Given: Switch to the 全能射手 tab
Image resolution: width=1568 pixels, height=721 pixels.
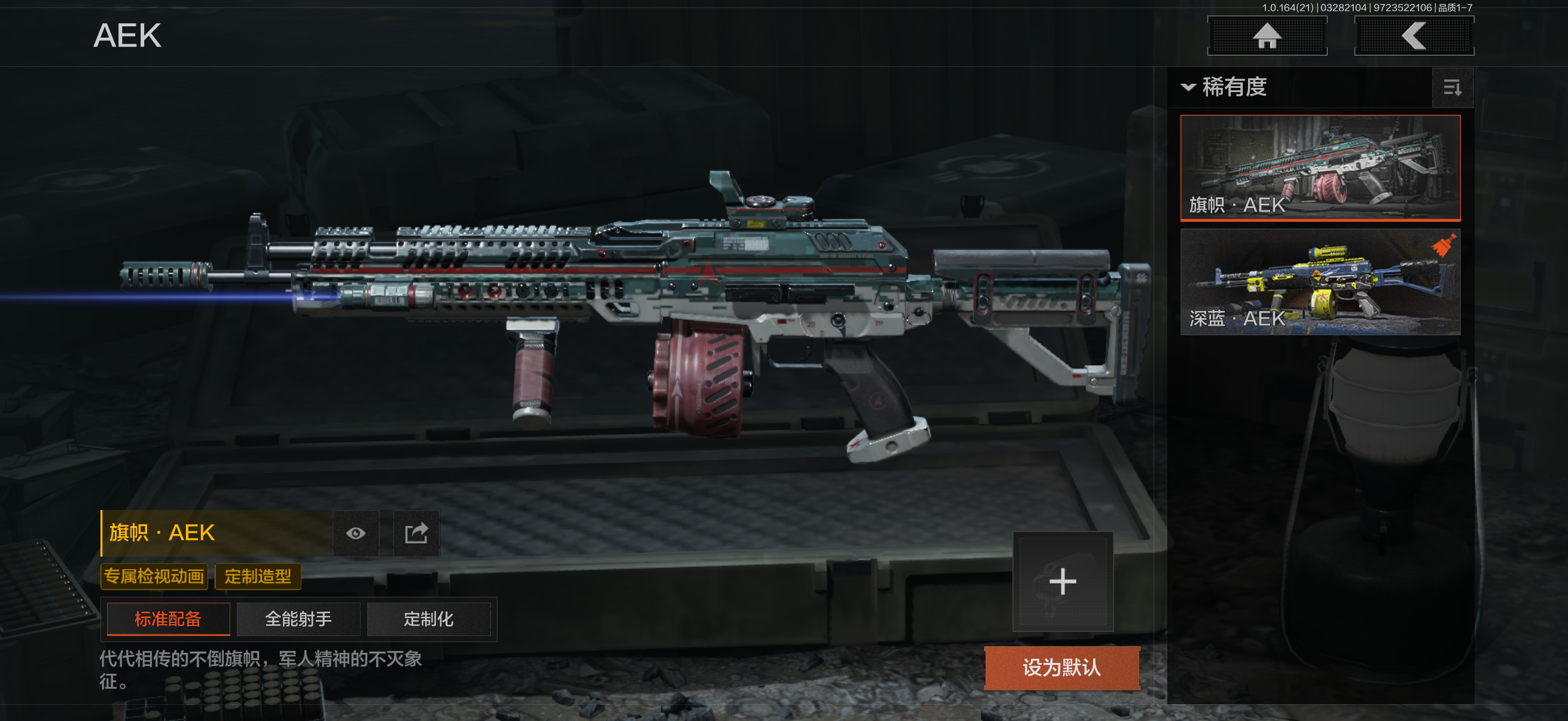Looking at the screenshot, I should (x=298, y=619).
